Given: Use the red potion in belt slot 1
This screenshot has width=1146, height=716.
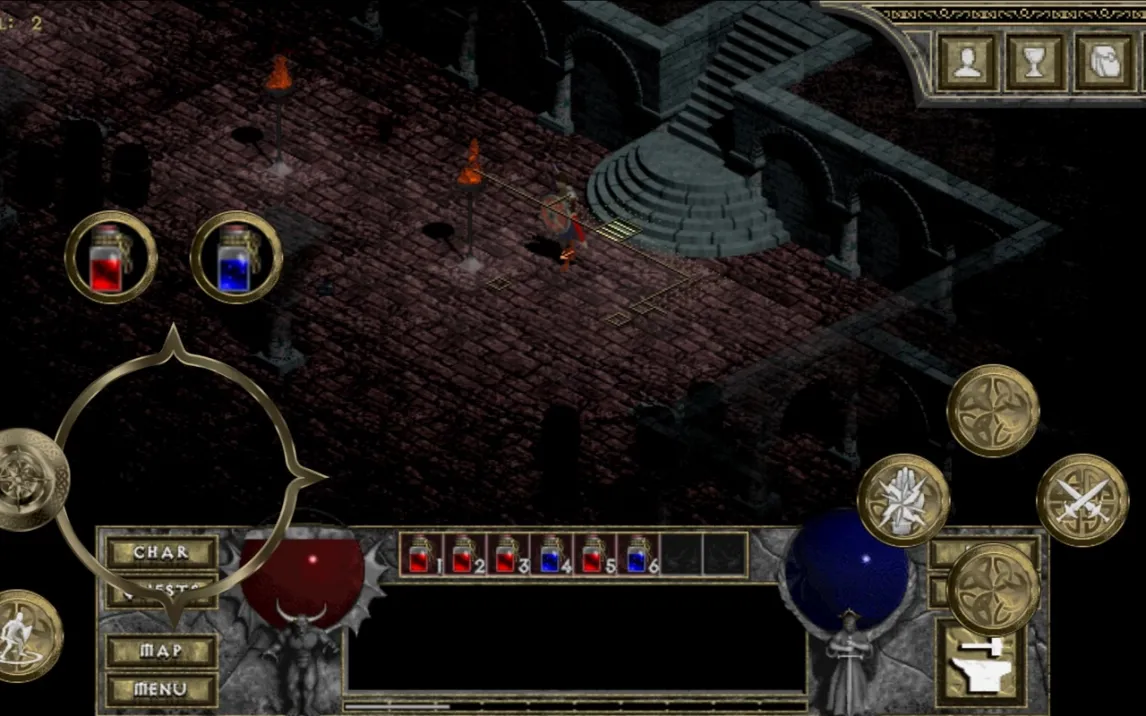Looking at the screenshot, I should (x=421, y=554).
